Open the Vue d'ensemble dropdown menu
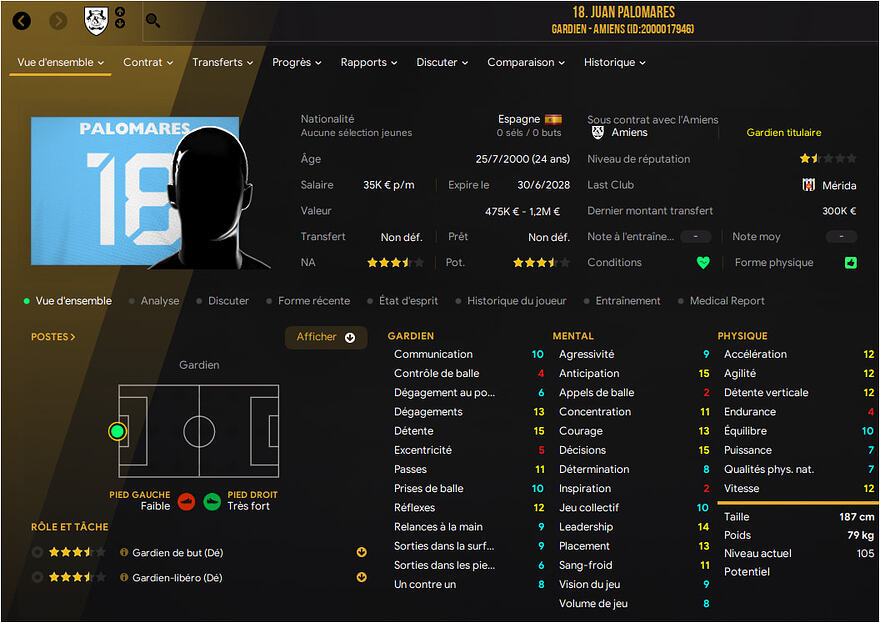This screenshot has height=622, width=880. click(x=61, y=62)
